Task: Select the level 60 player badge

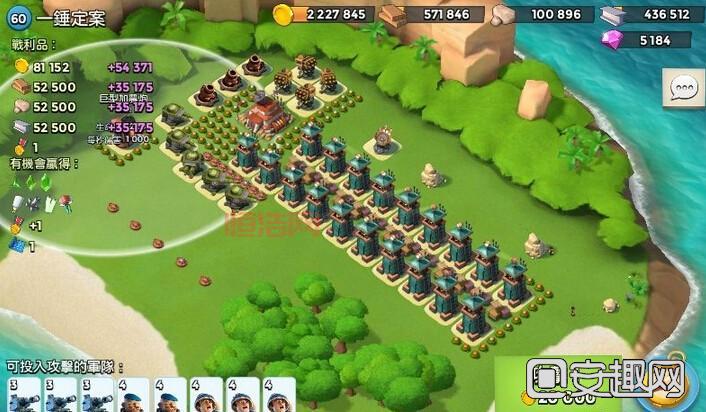Action: pos(18,19)
